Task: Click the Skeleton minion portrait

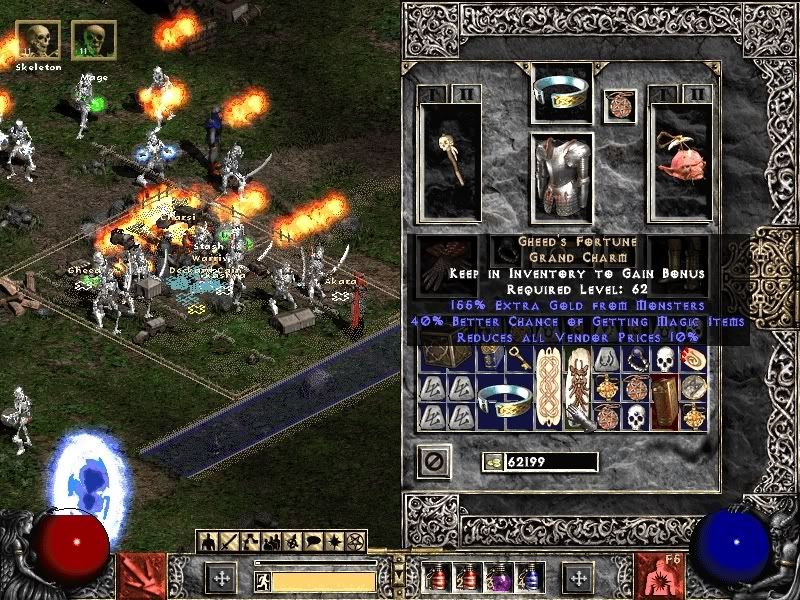Action: 38,40
